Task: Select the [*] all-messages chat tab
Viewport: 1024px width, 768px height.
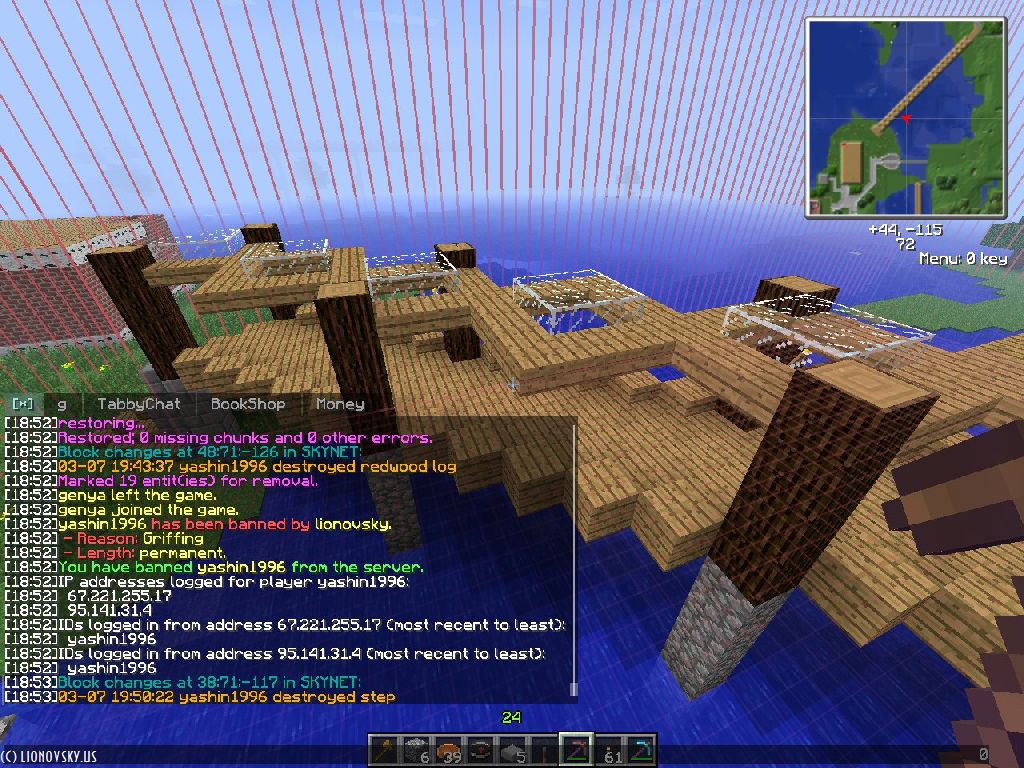Action: (22, 404)
